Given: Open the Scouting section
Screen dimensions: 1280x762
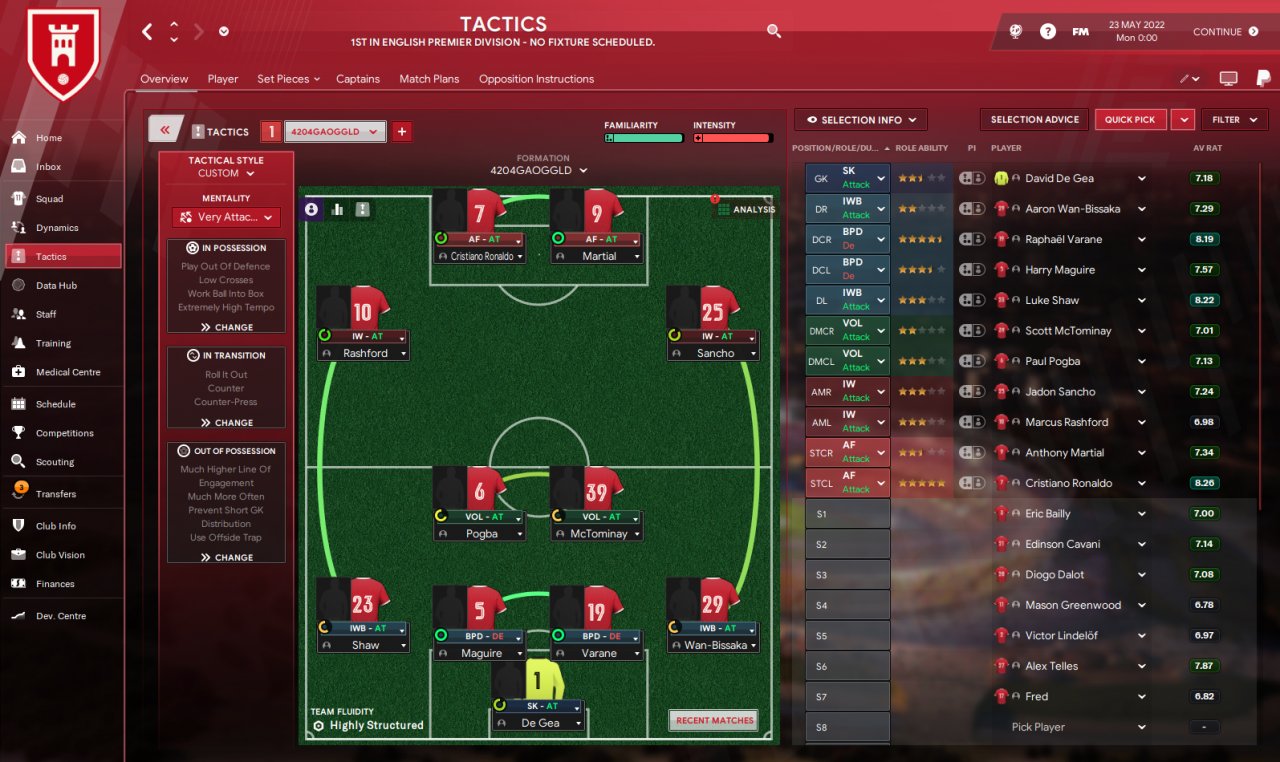Looking at the screenshot, I should [55, 462].
